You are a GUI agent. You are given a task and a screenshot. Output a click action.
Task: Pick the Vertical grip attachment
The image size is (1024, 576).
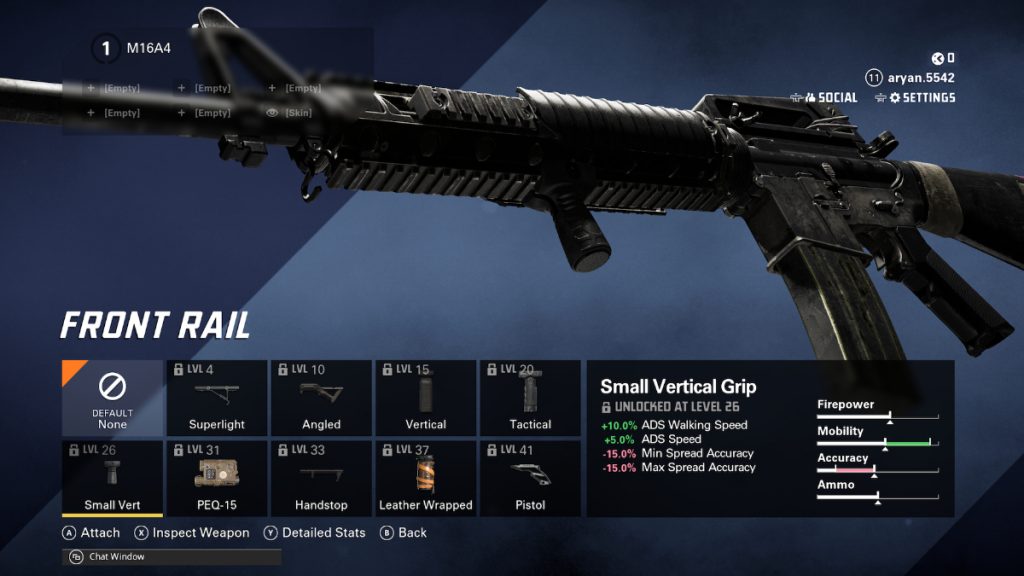click(425, 398)
